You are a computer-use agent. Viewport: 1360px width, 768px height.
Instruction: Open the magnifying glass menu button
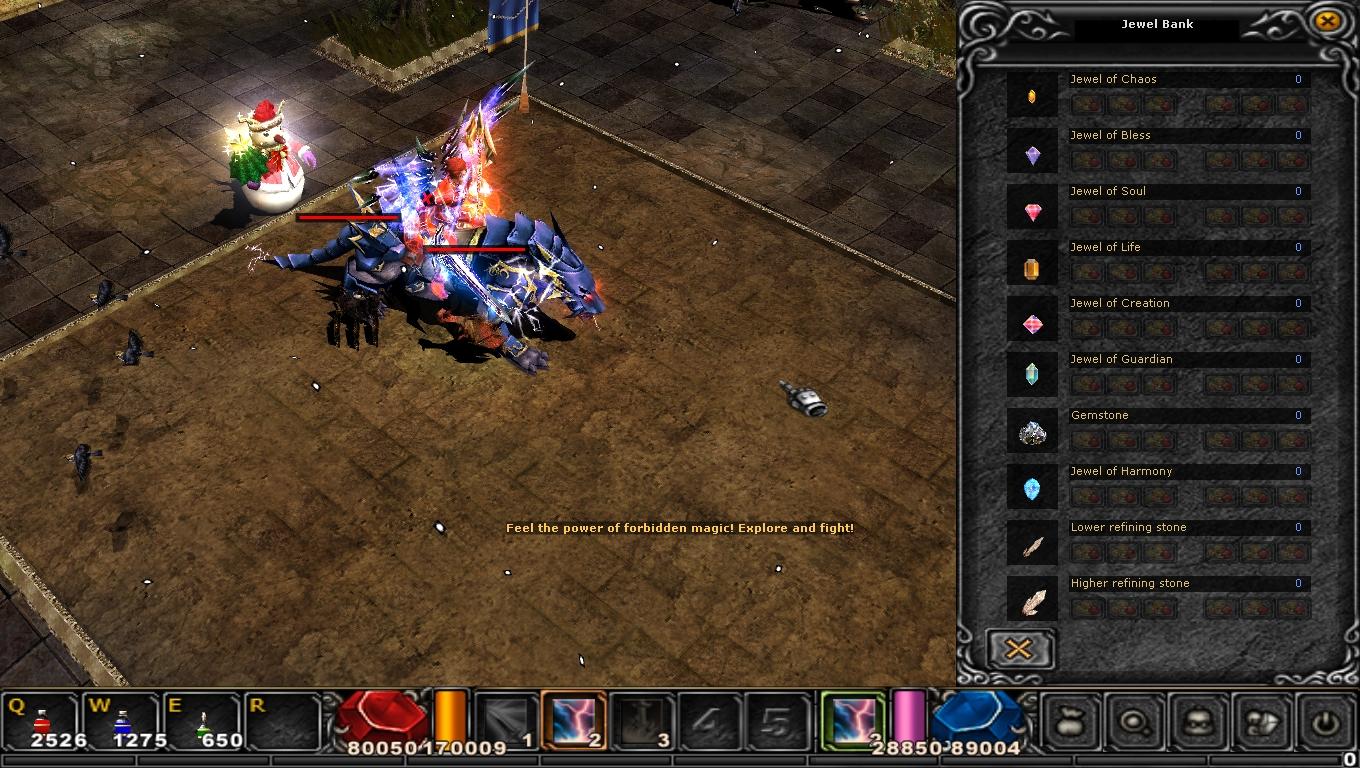(x=1135, y=720)
